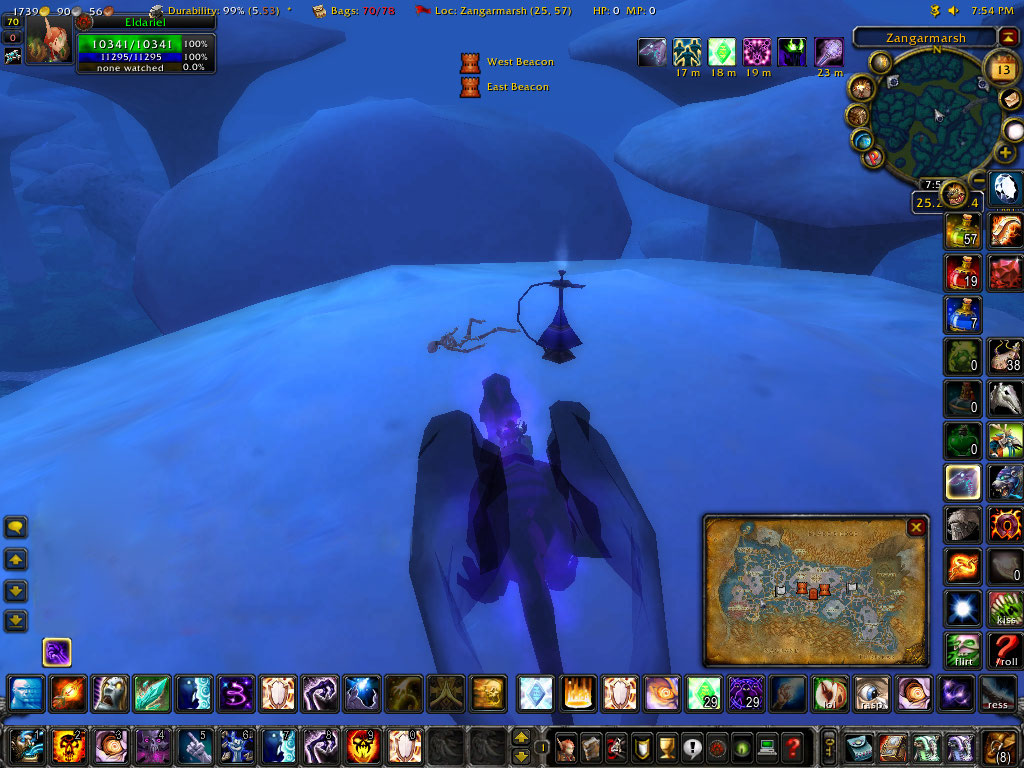Viewport: 1024px width, 768px height.
Task: Open the chat speech bubble menu
Action: pos(16,527)
